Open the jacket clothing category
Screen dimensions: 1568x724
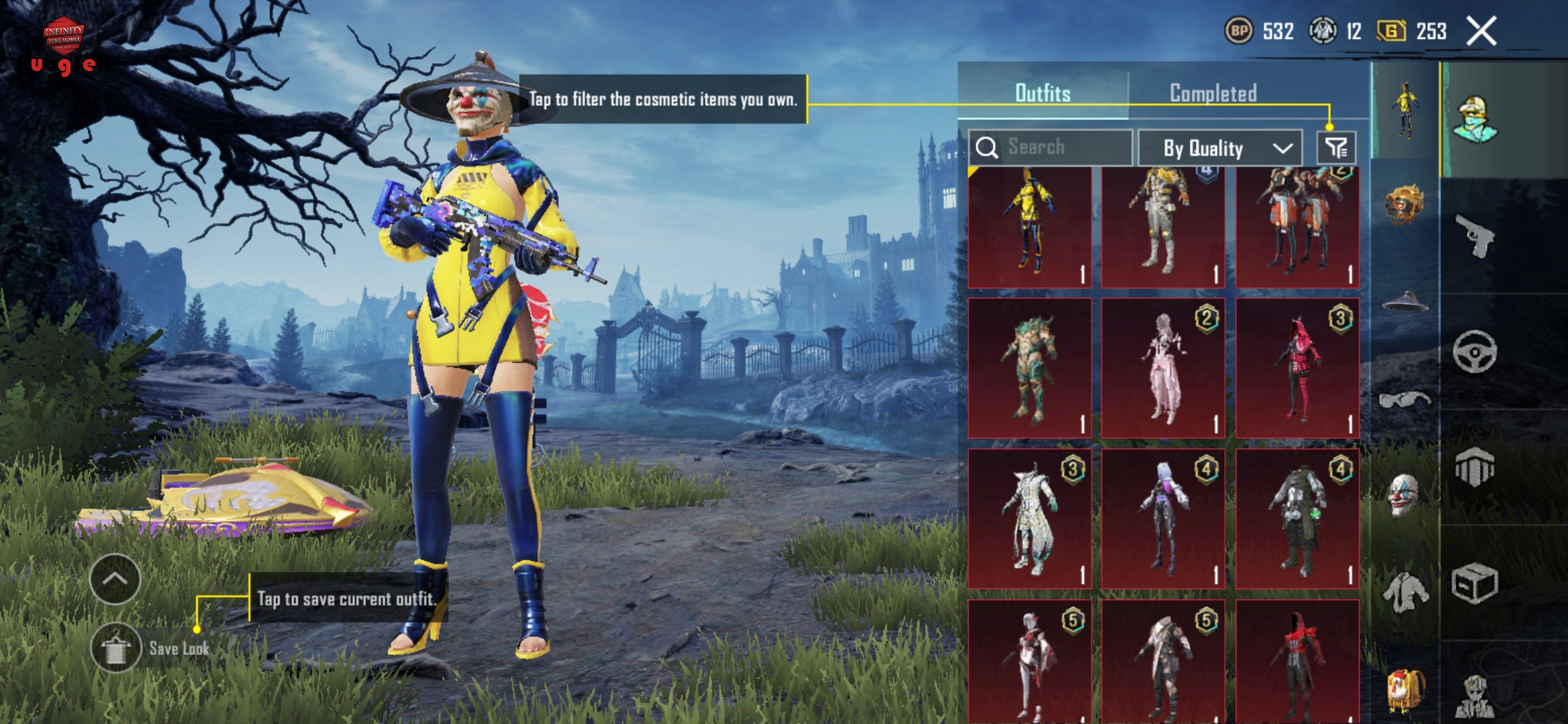point(1404,593)
